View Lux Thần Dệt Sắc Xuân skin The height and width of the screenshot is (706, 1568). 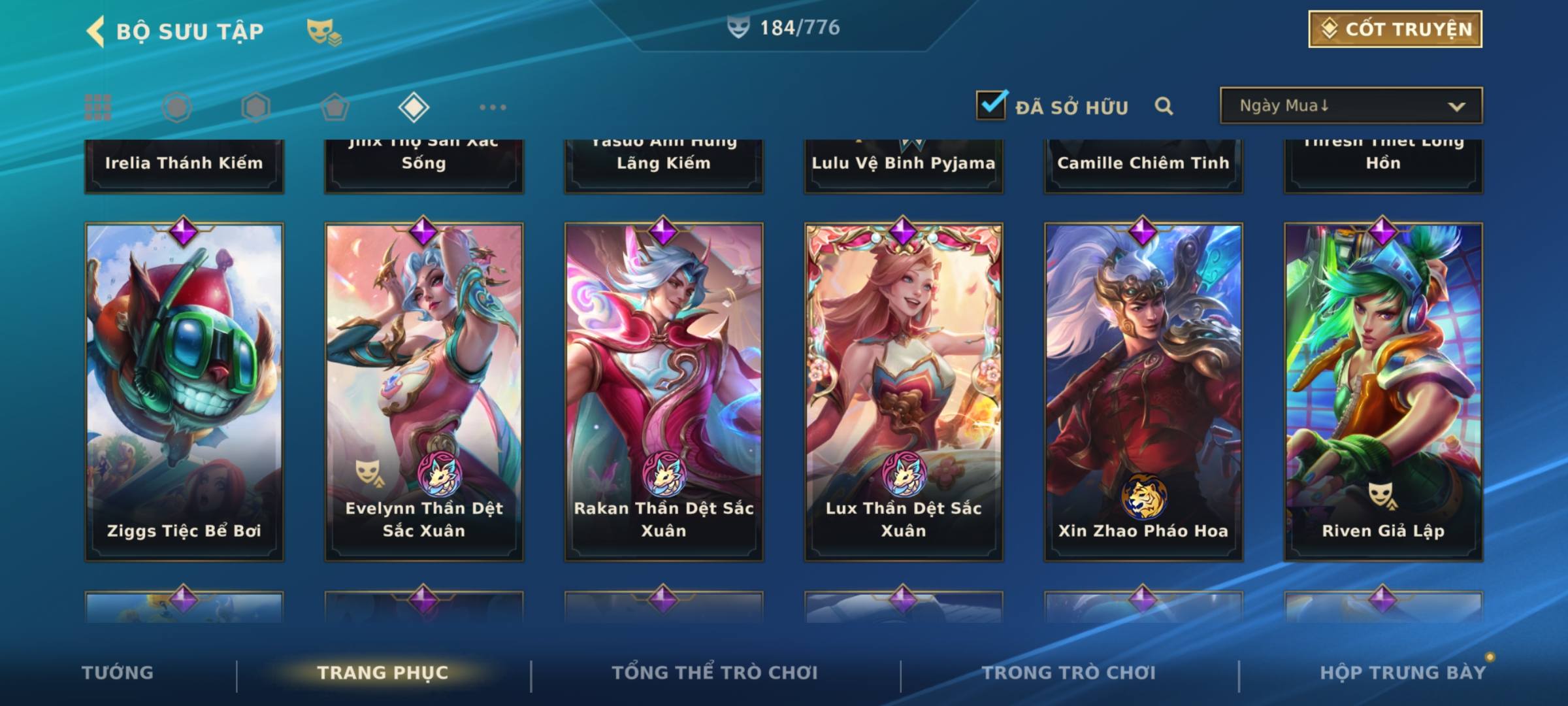pos(904,392)
